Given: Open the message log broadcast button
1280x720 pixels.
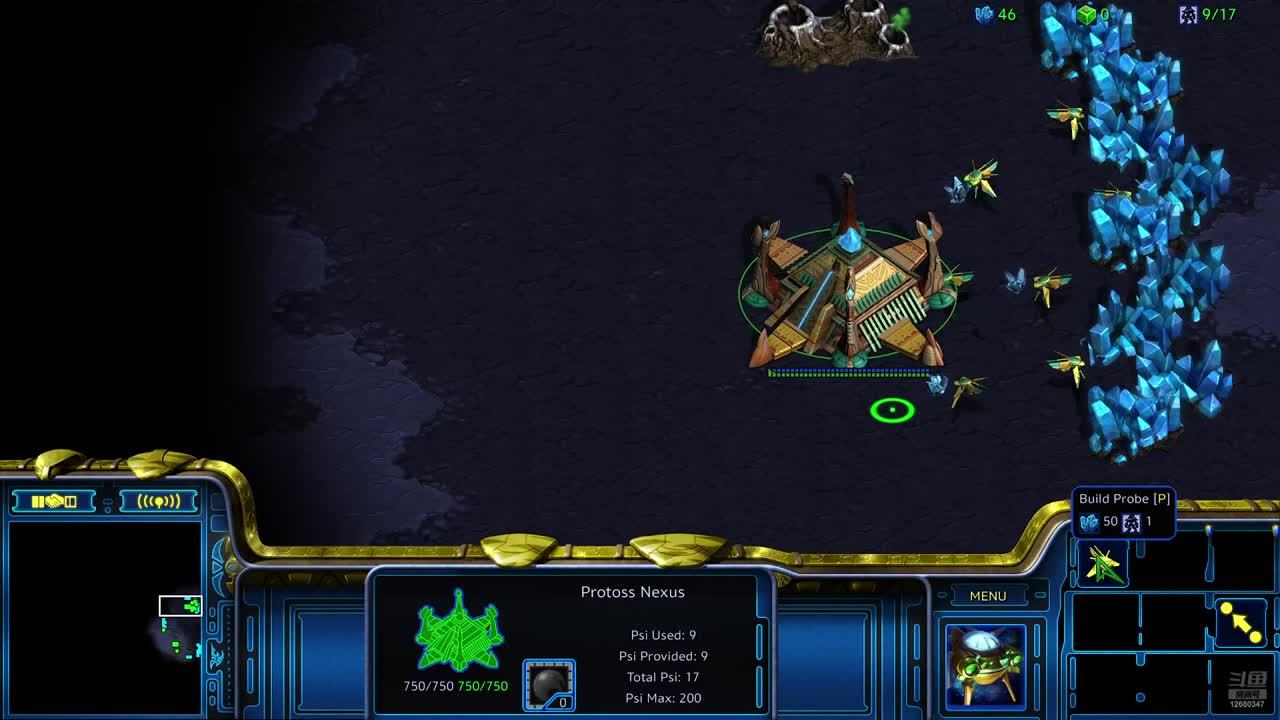Looking at the screenshot, I should [x=157, y=501].
